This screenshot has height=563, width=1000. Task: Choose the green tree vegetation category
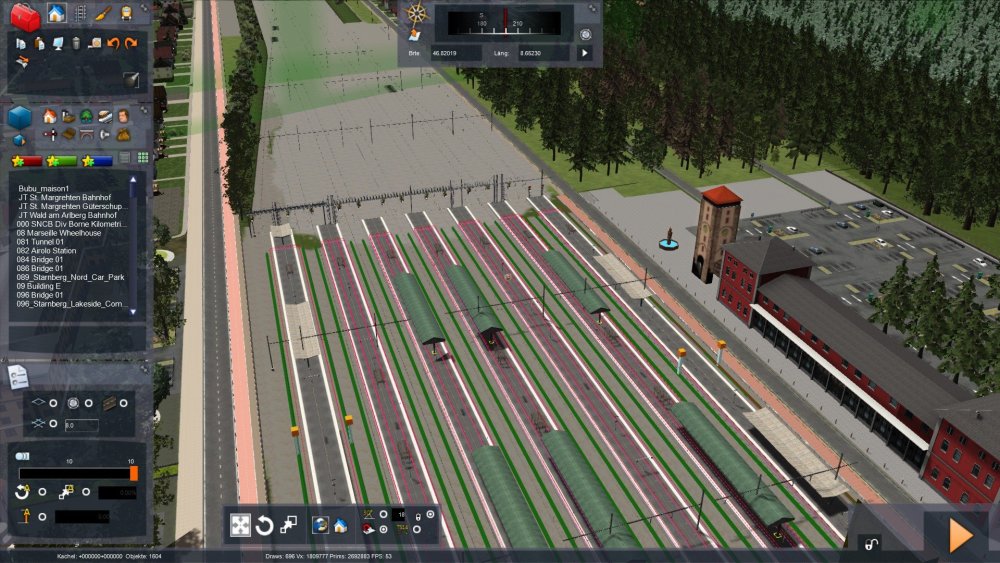point(87,116)
